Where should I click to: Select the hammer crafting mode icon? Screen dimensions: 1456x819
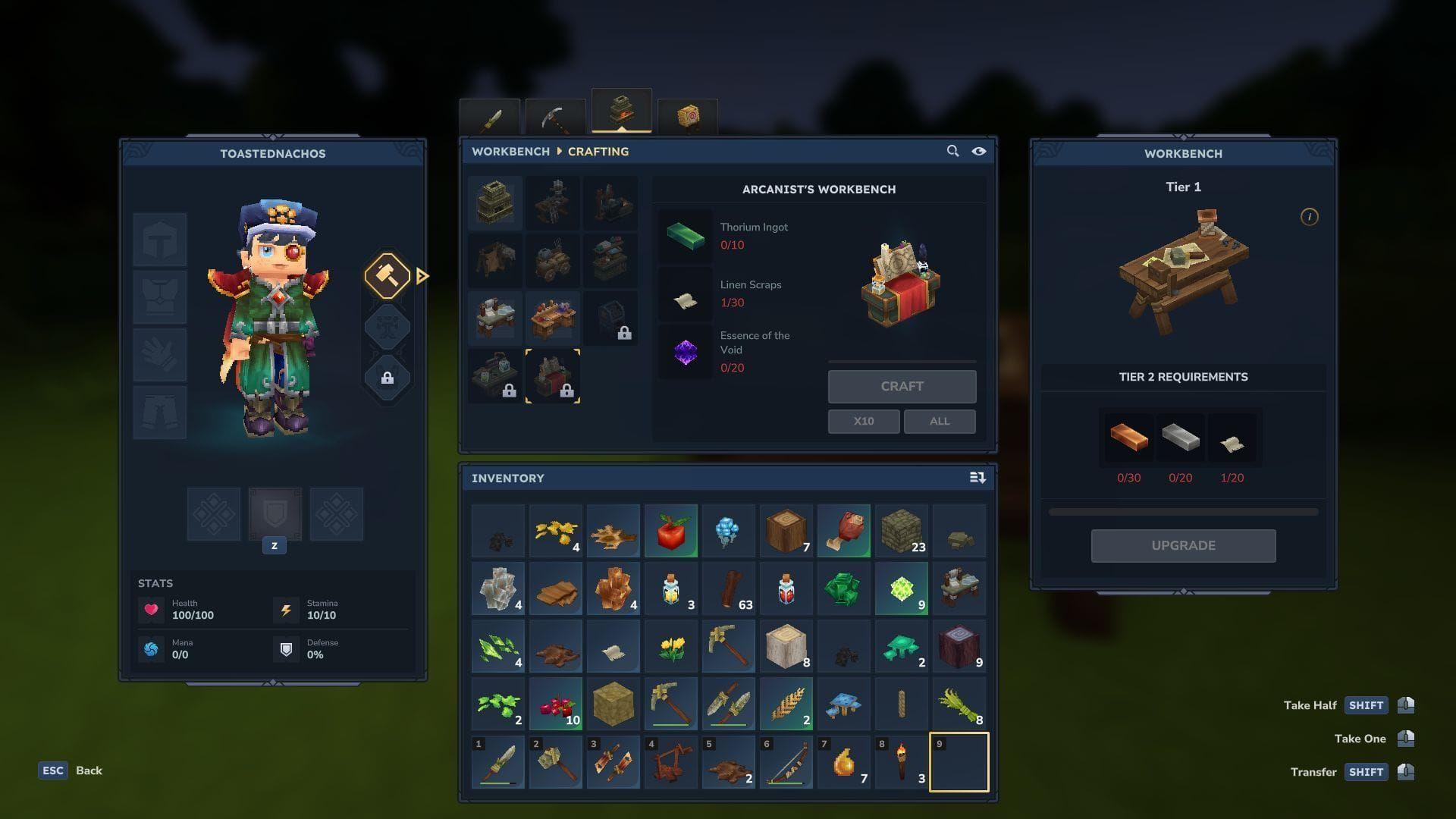coord(388,276)
